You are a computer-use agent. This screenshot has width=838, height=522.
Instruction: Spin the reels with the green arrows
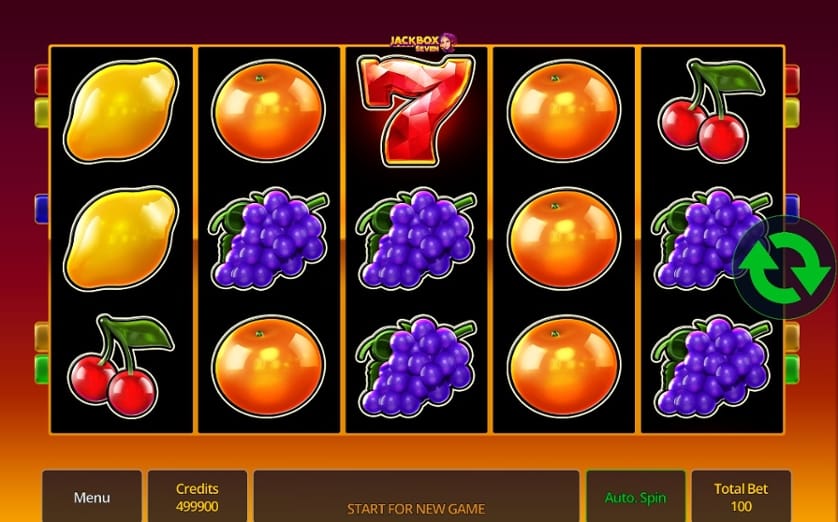(785, 267)
